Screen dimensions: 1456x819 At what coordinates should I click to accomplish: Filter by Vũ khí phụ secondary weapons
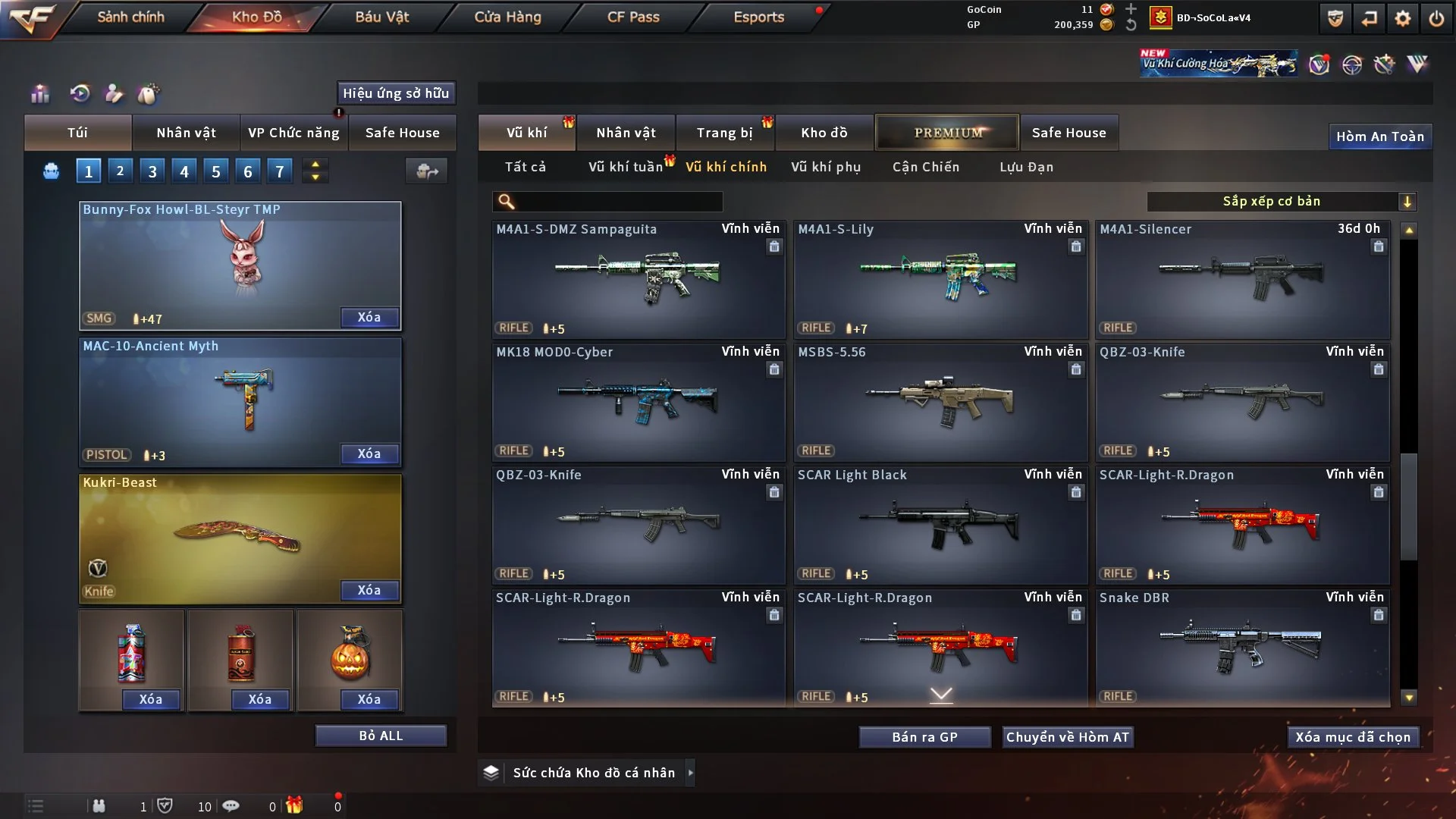tap(826, 167)
